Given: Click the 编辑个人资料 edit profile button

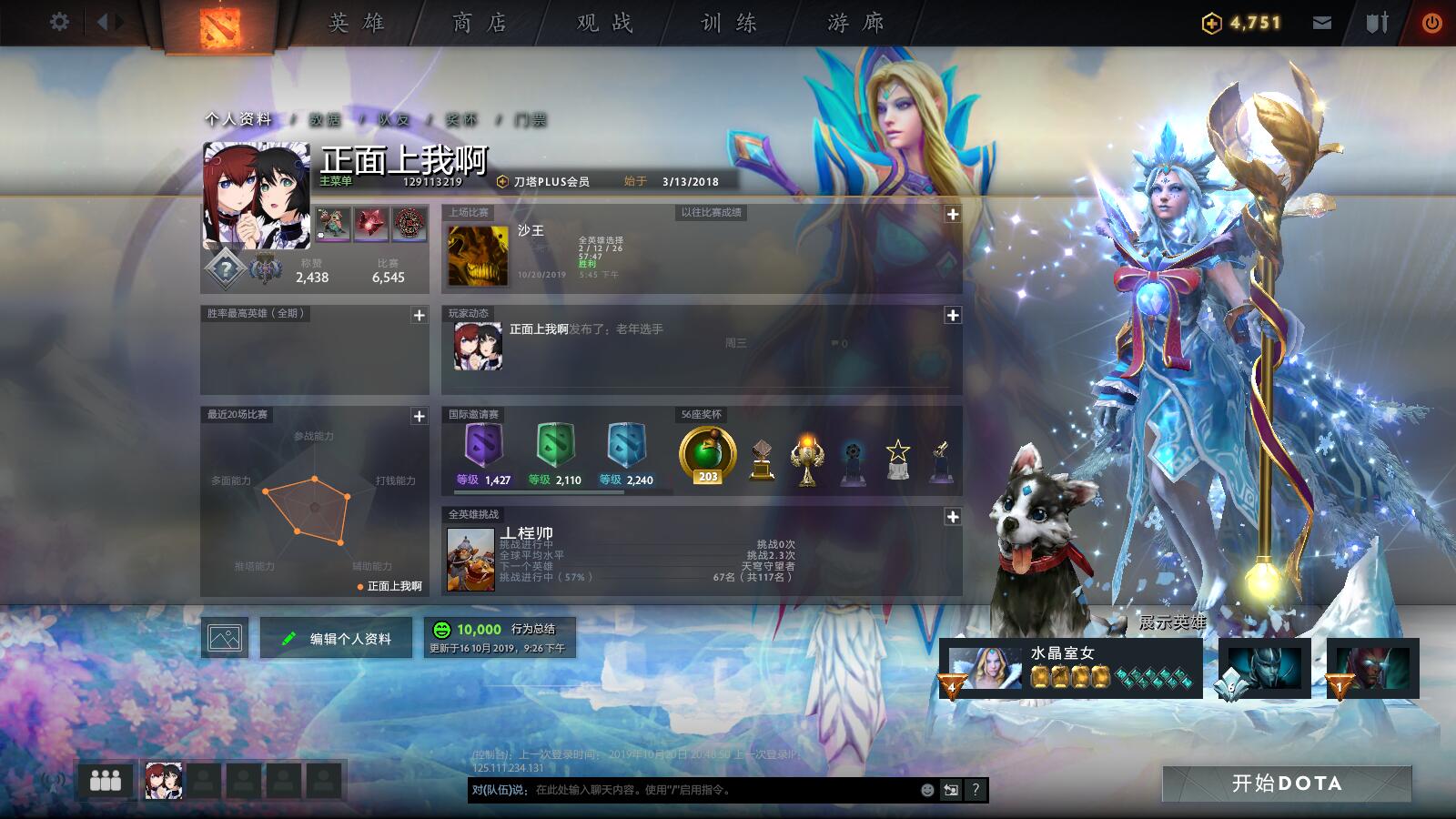Looking at the screenshot, I should pos(335,638).
